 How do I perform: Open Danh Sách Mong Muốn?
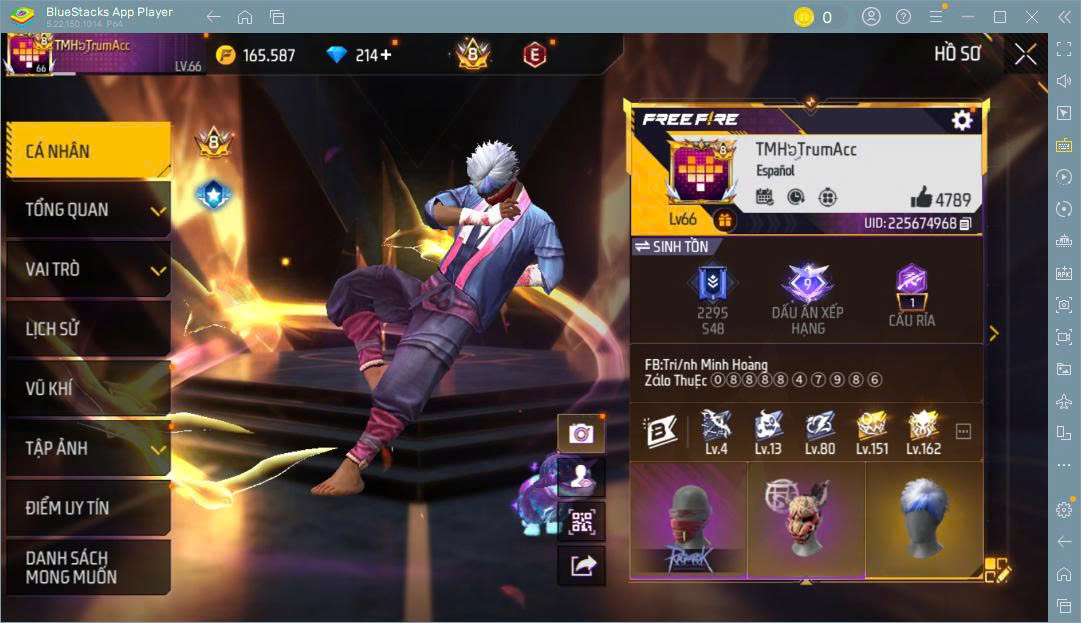[88, 567]
